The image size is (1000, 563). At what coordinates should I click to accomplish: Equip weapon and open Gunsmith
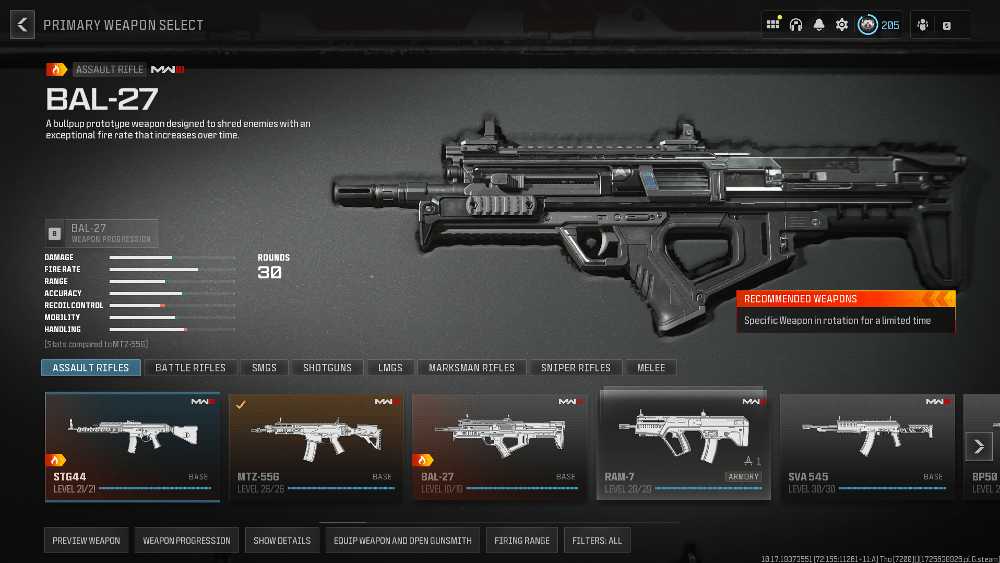point(402,541)
